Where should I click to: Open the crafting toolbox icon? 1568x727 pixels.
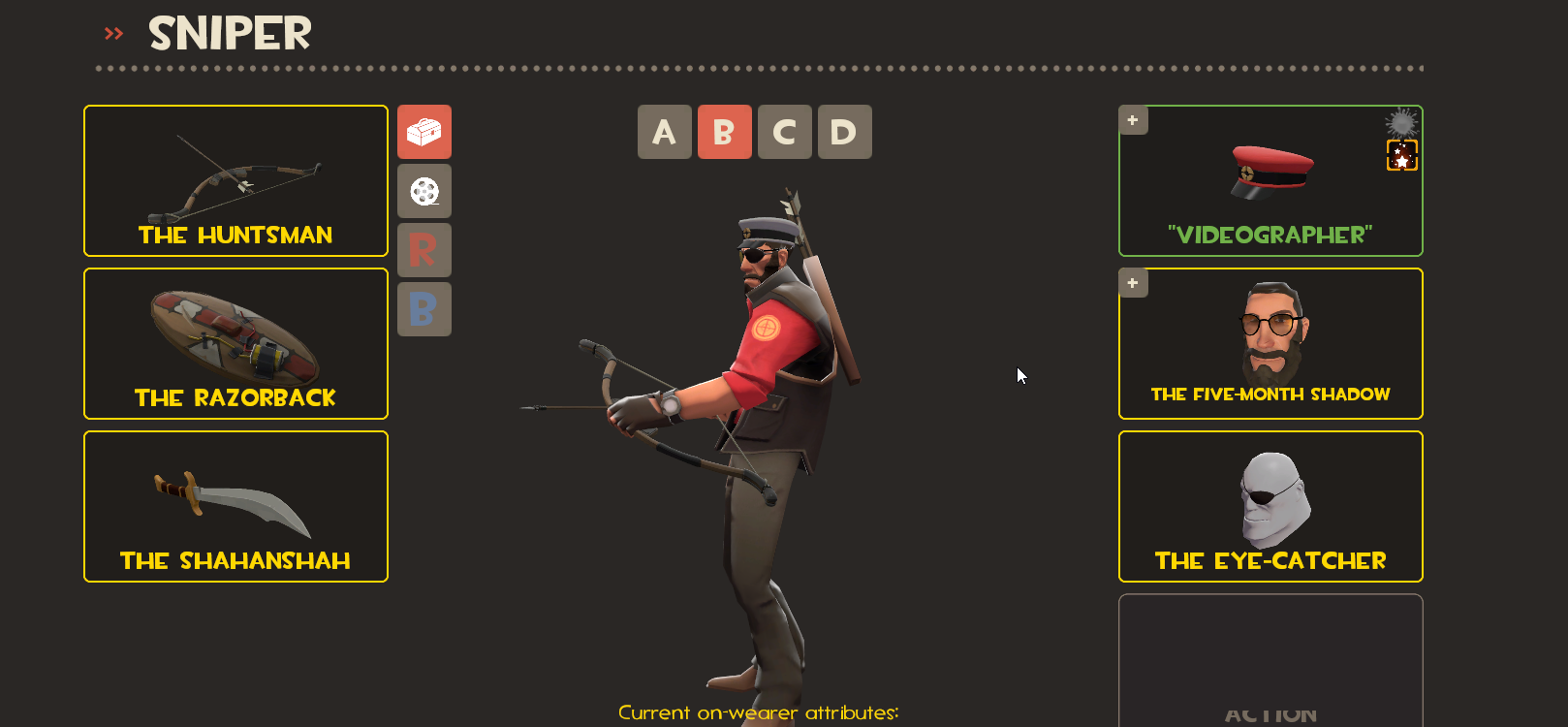coord(424,132)
